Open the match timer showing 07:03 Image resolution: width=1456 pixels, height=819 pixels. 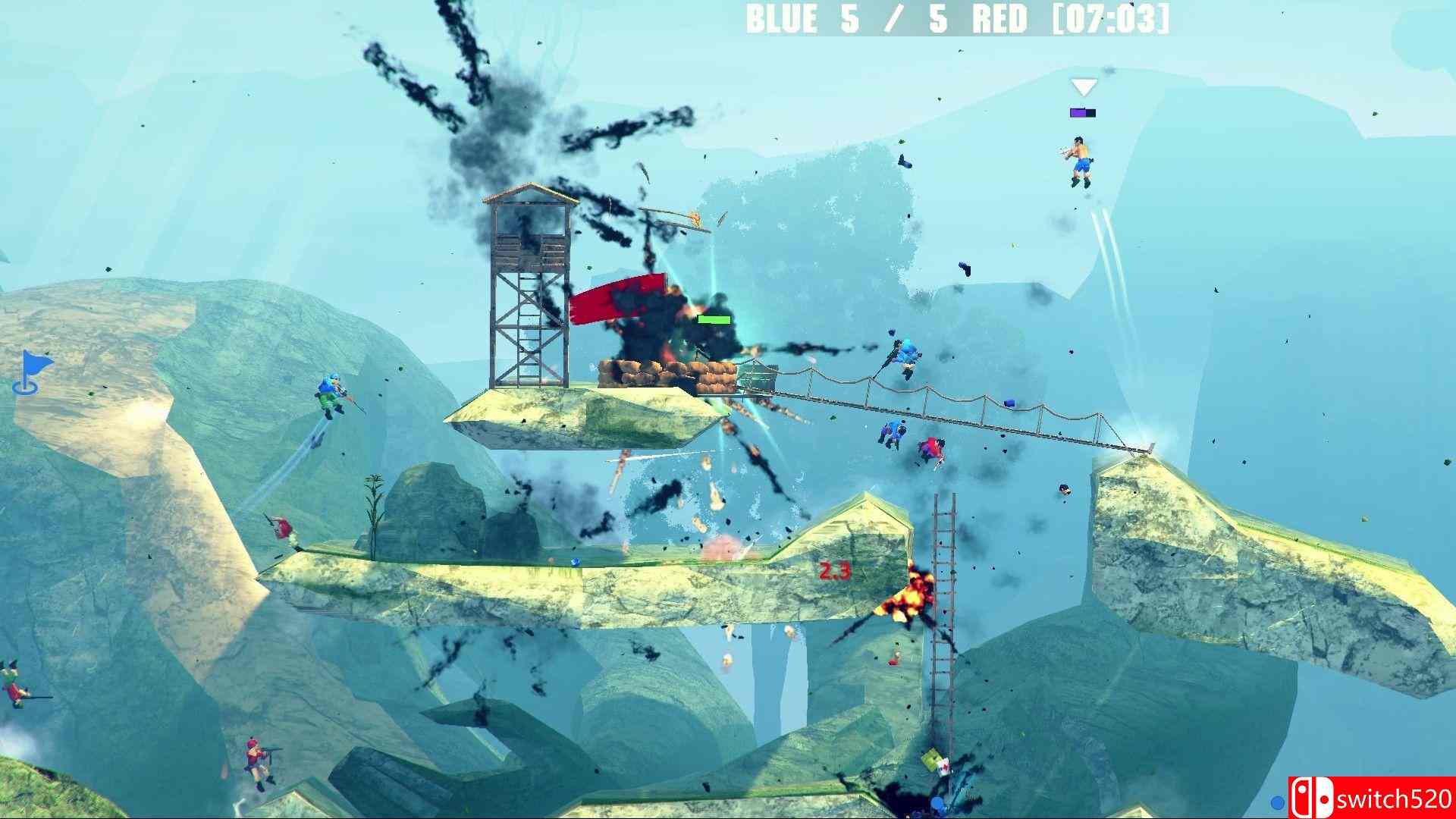pyautogui.click(x=1107, y=20)
